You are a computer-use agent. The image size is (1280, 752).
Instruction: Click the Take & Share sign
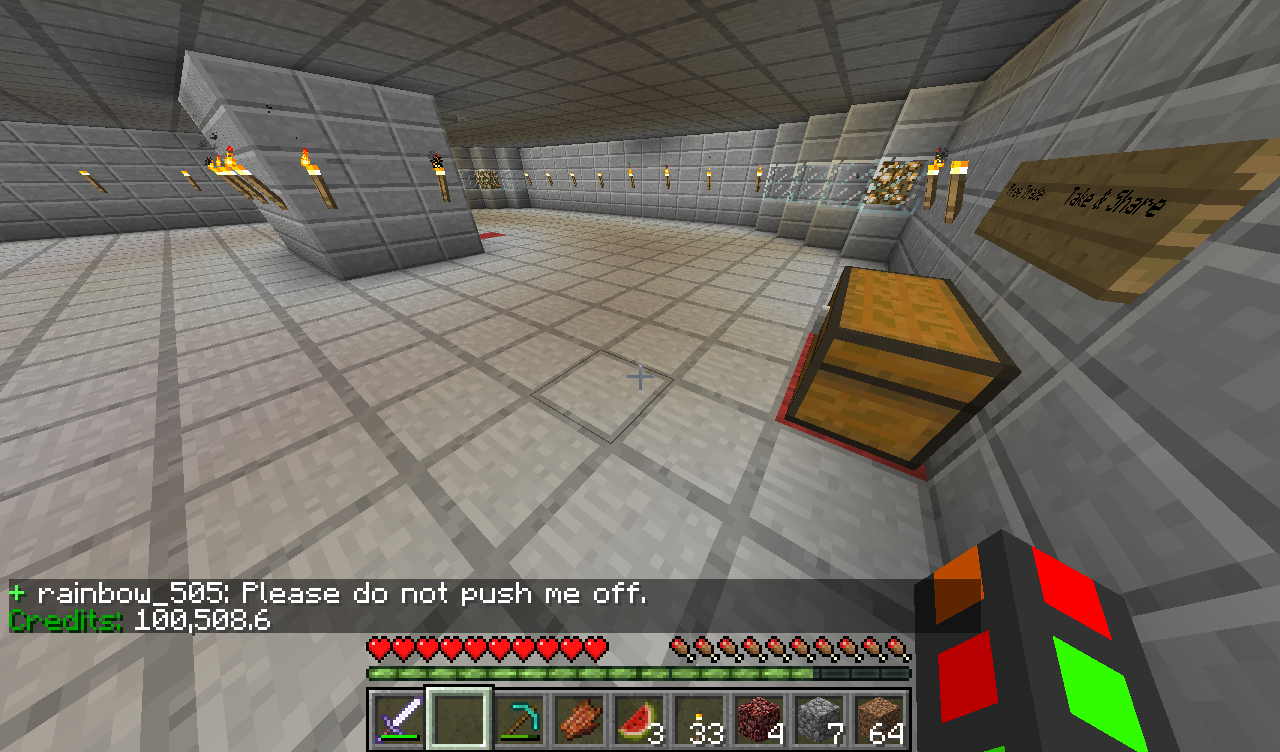1115,200
